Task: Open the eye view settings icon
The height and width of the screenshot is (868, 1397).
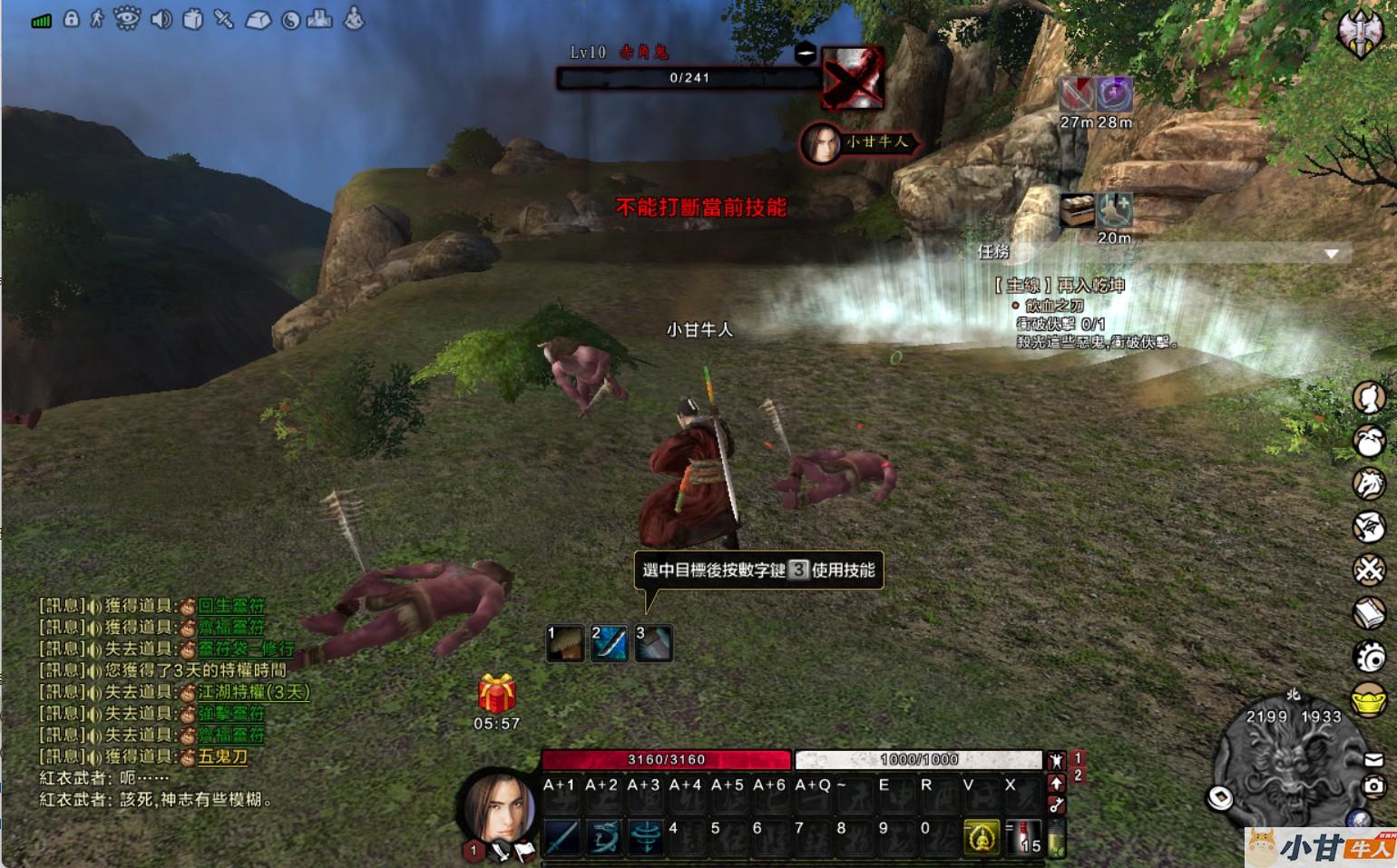Action: (126, 18)
